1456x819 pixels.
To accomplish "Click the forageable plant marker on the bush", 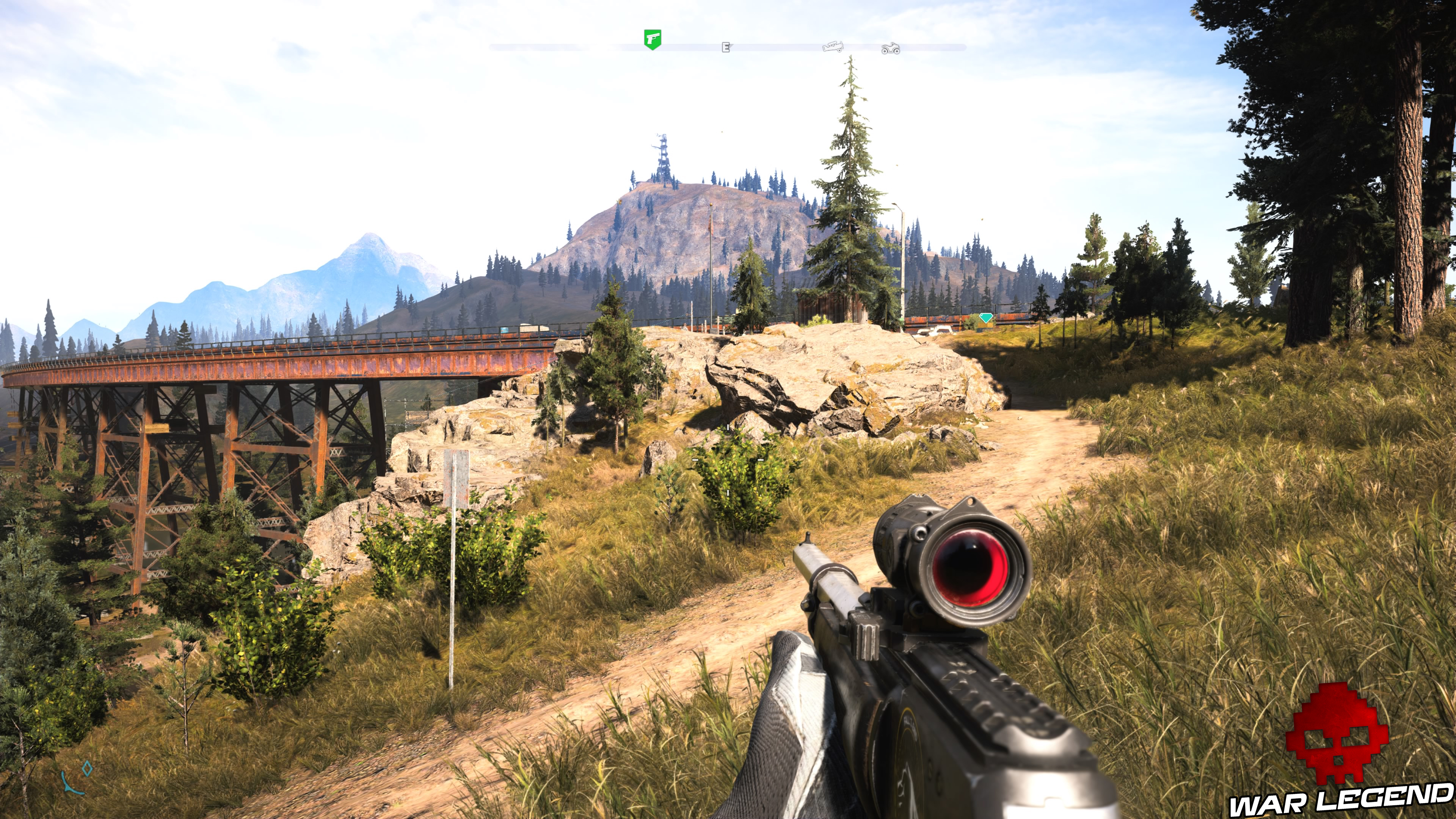I will [x=728, y=493].
